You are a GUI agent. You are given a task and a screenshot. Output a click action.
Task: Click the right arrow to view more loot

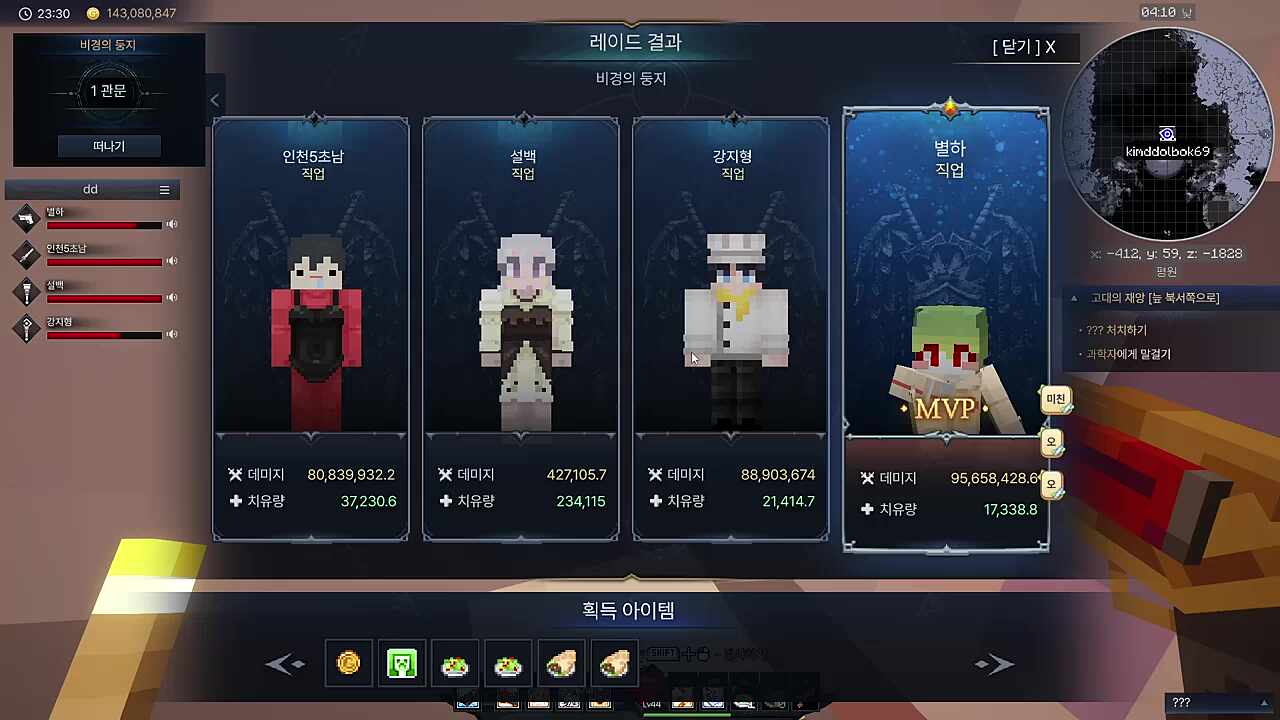click(x=993, y=663)
